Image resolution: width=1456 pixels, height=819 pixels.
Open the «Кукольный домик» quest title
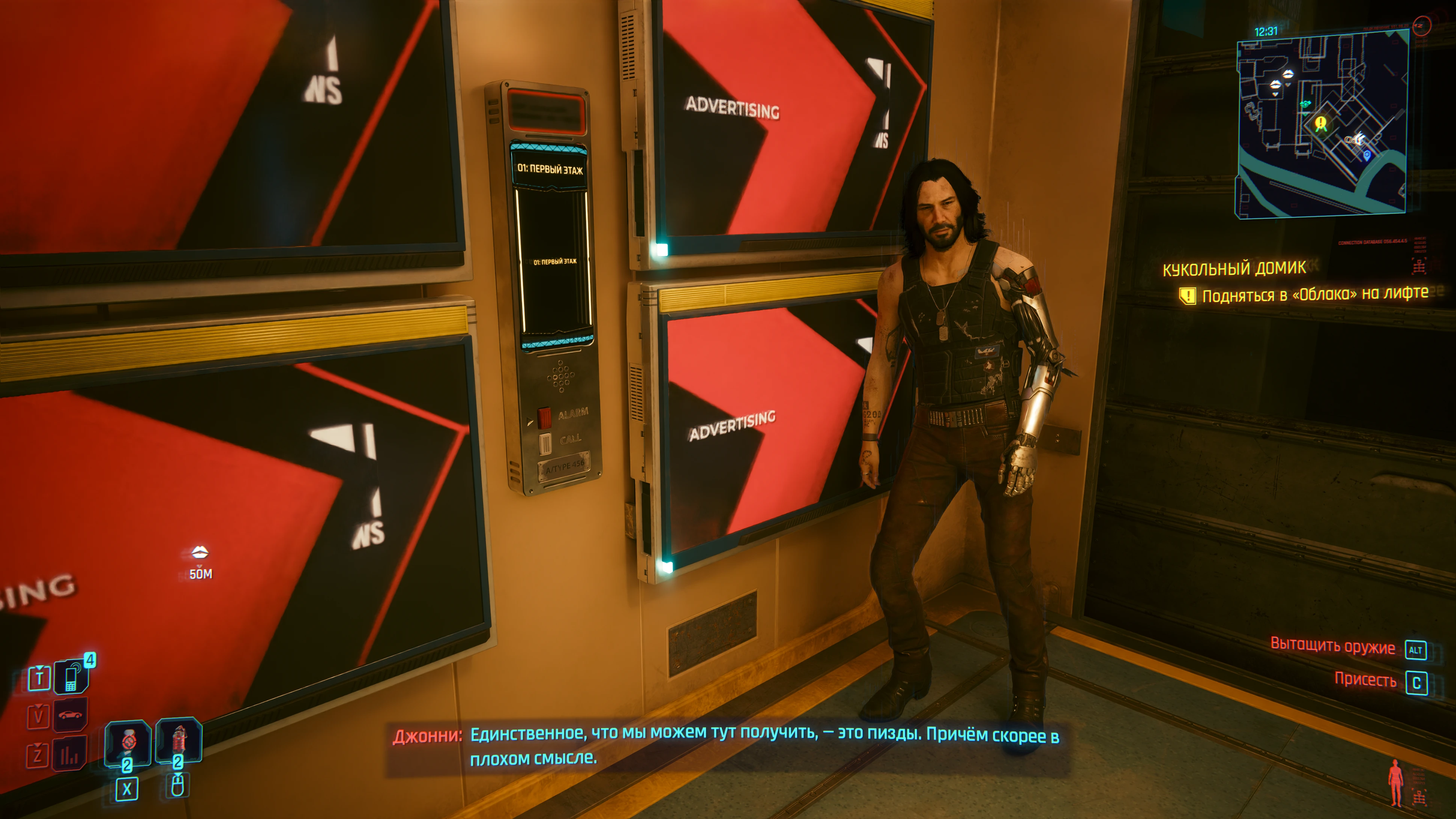click(1234, 268)
